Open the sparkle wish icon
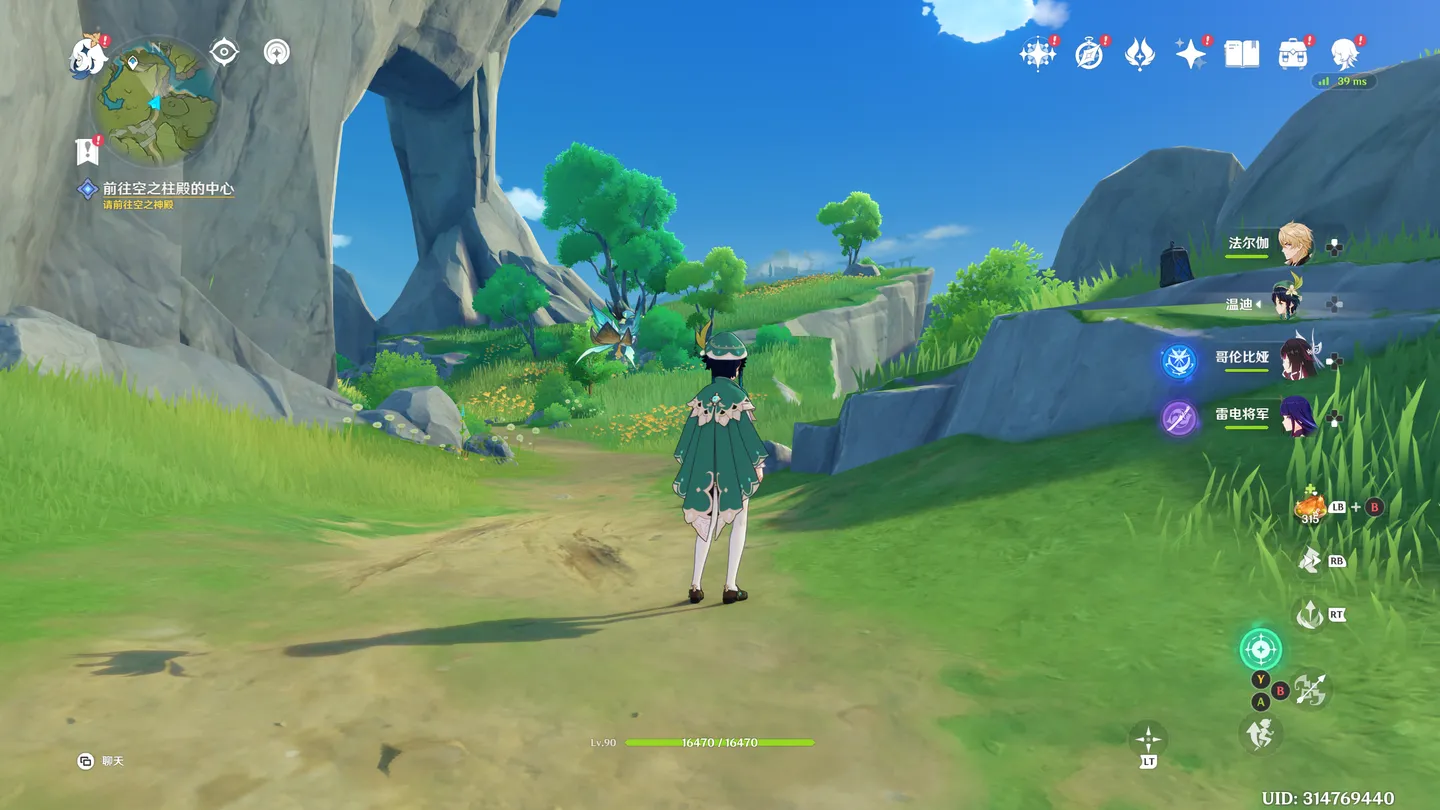 click(x=1191, y=54)
